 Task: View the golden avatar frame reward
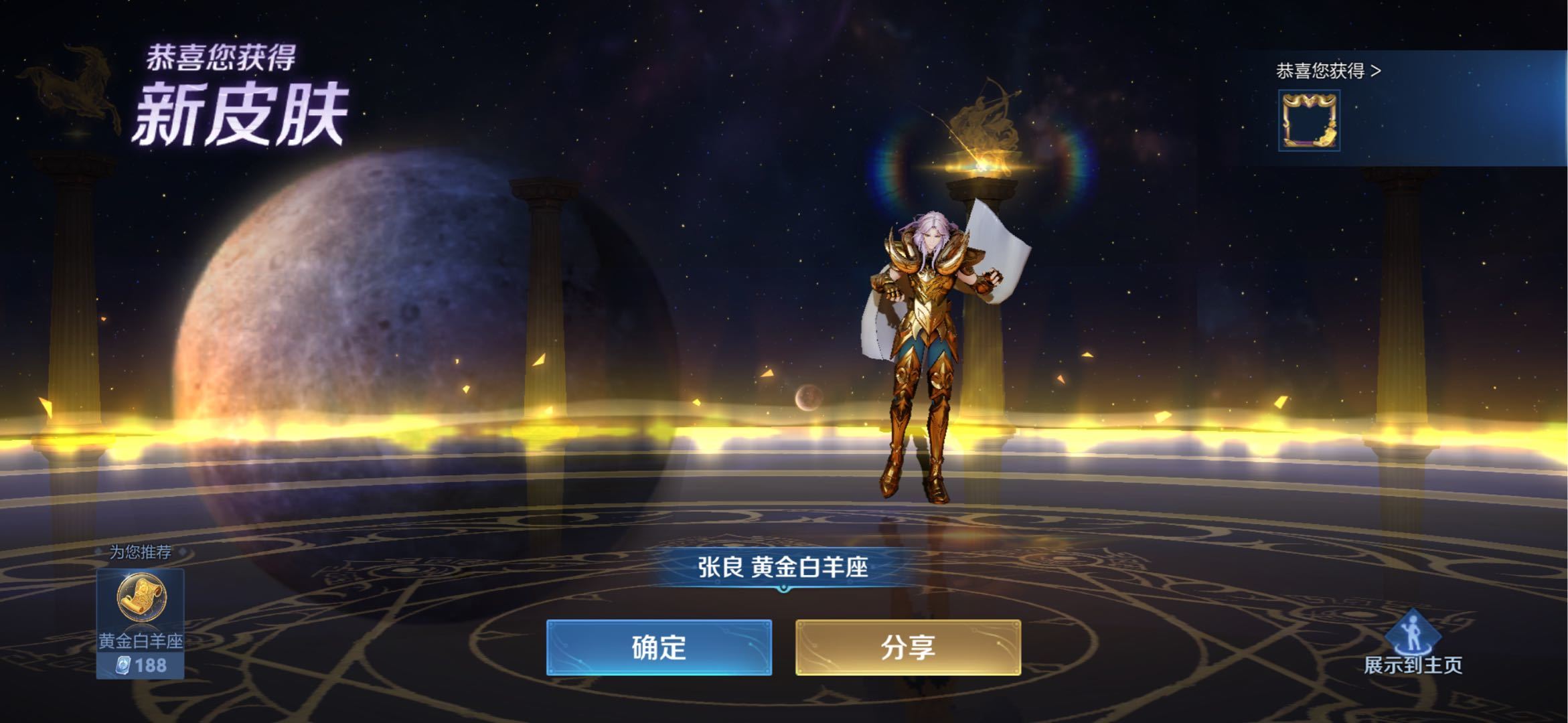pyautogui.click(x=1309, y=121)
